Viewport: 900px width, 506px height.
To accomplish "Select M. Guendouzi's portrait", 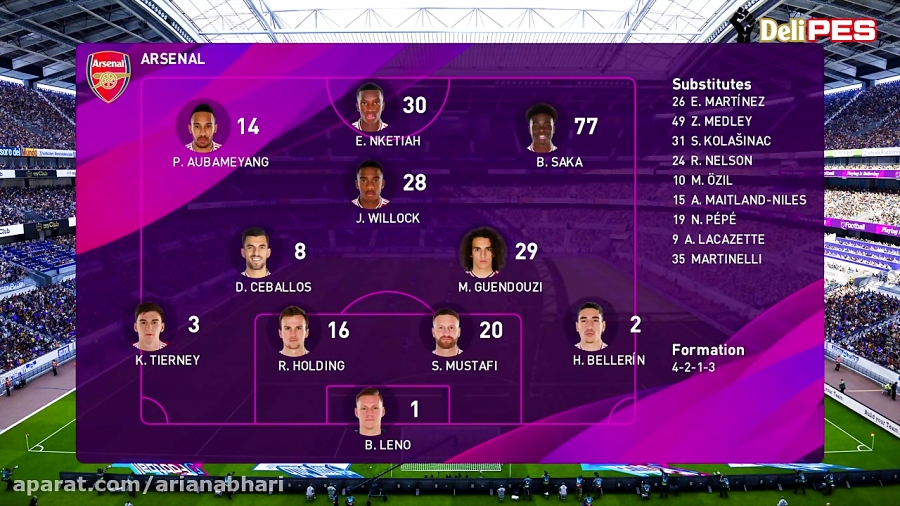I will (x=482, y=253).
